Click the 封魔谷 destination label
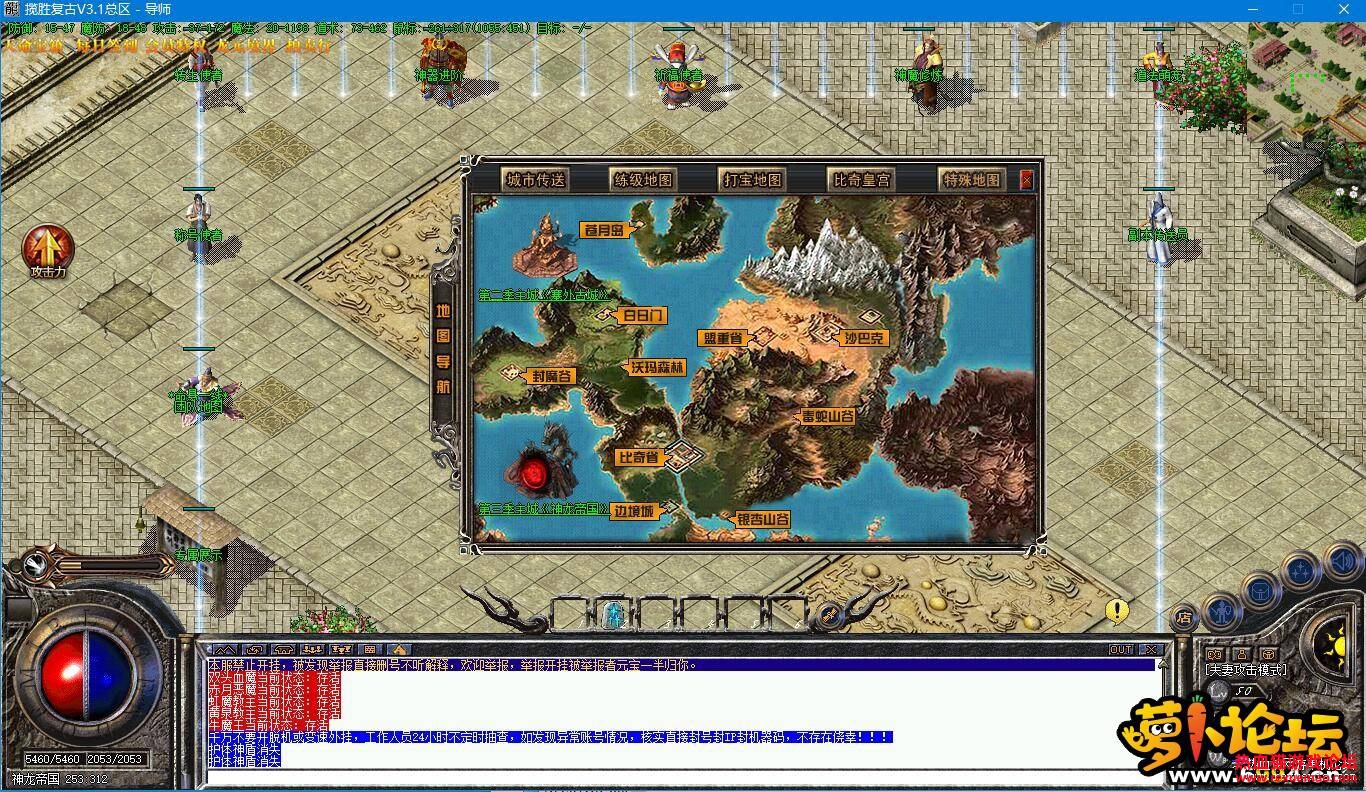1366x792 pixels. click(x=551, y=376)
